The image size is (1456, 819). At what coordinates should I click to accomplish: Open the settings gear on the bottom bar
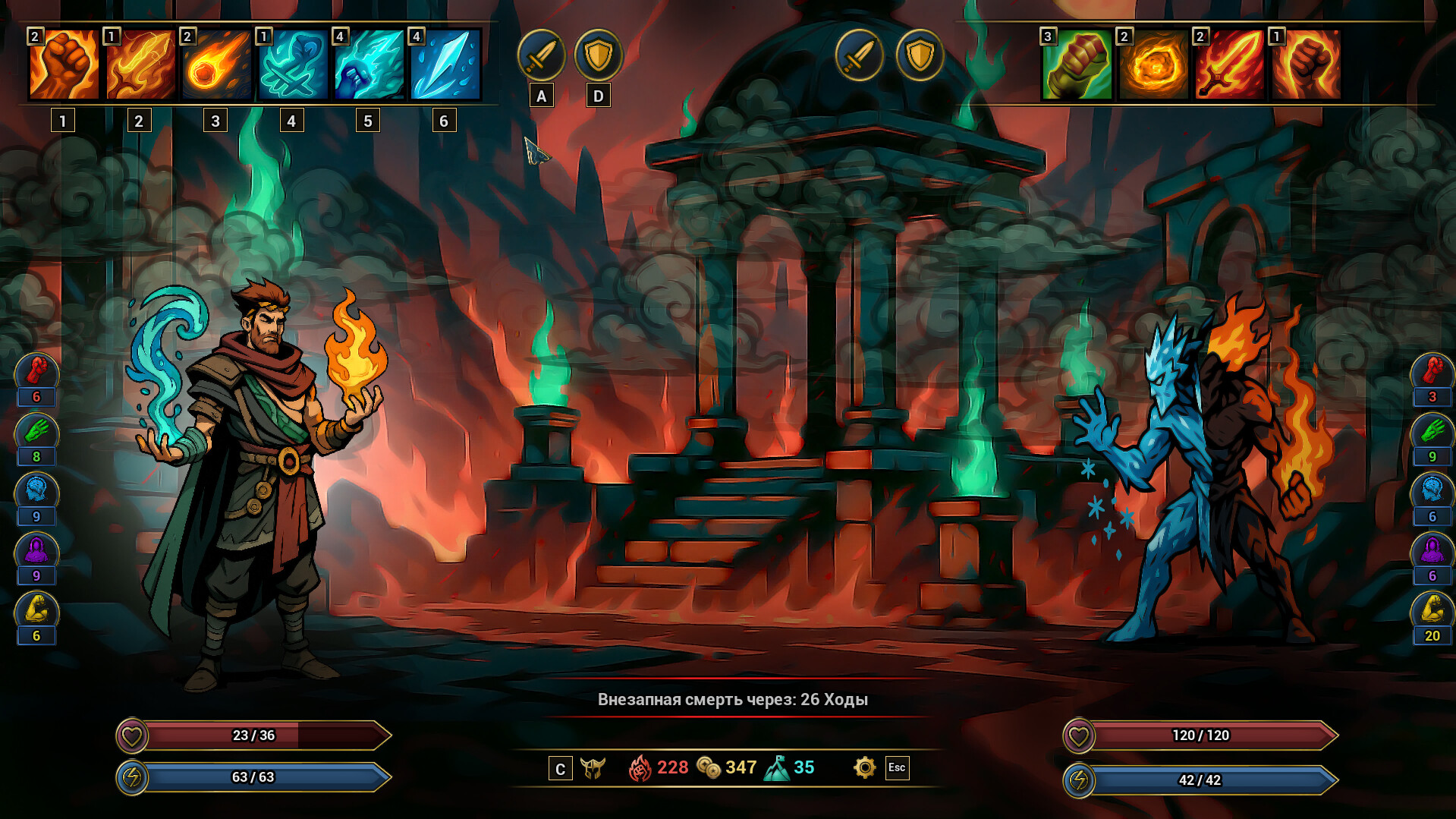click(863, 767)
